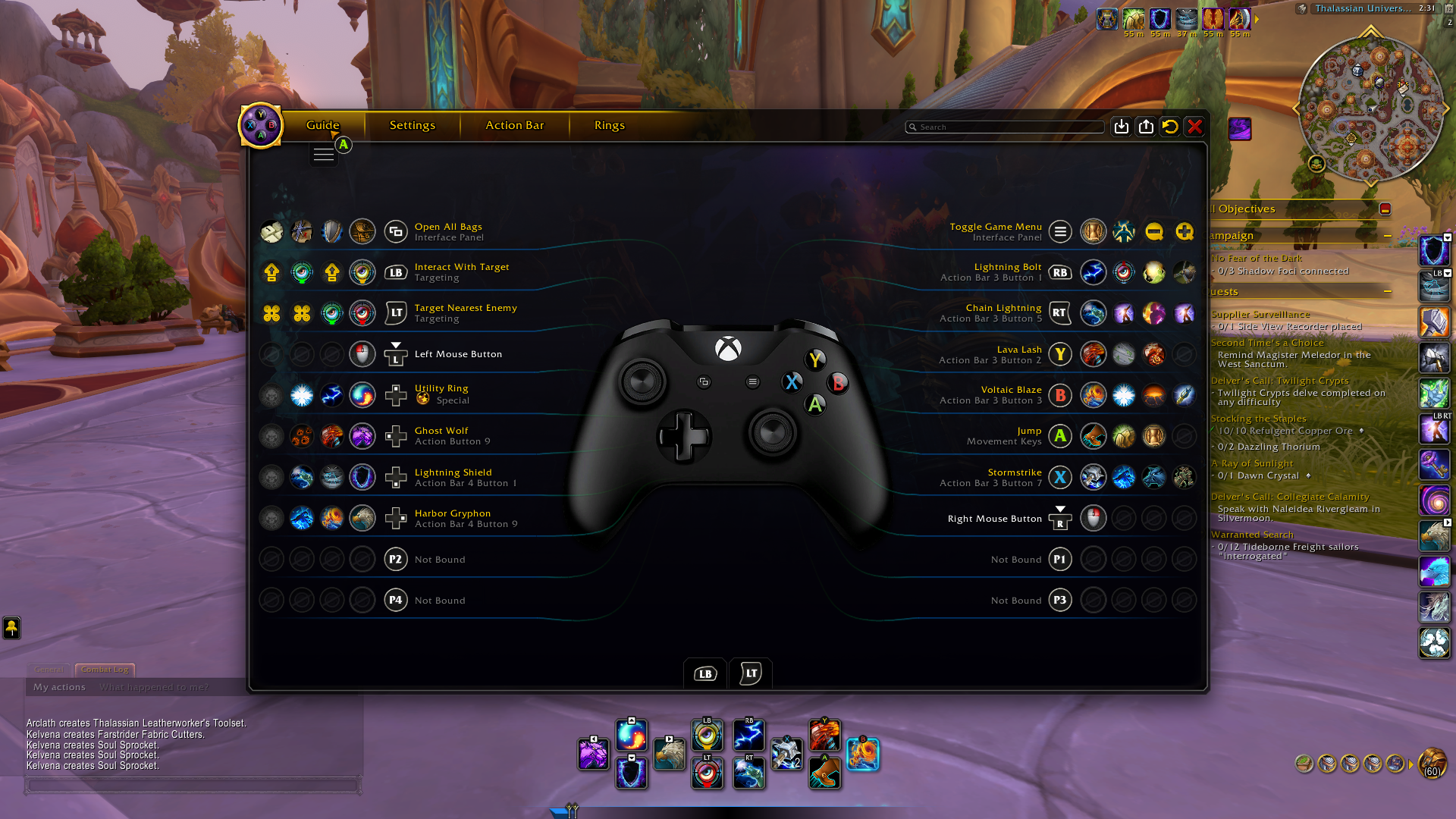The height and width of the screenshot is (819, 1456).
Task: Collapse the Quests section
Action: click(1389, 291)
